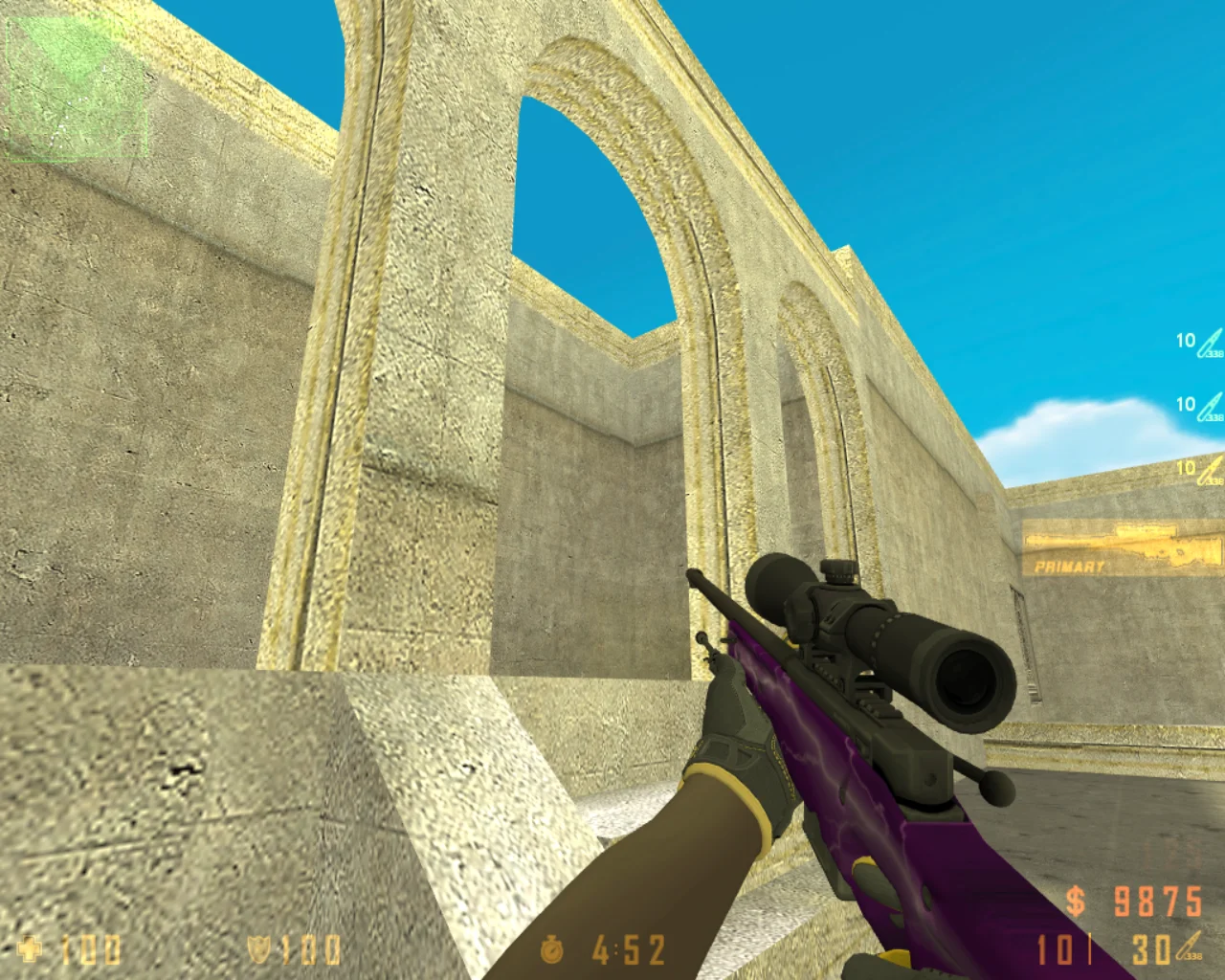Click the green radar minimap

[x=76, y=87]
